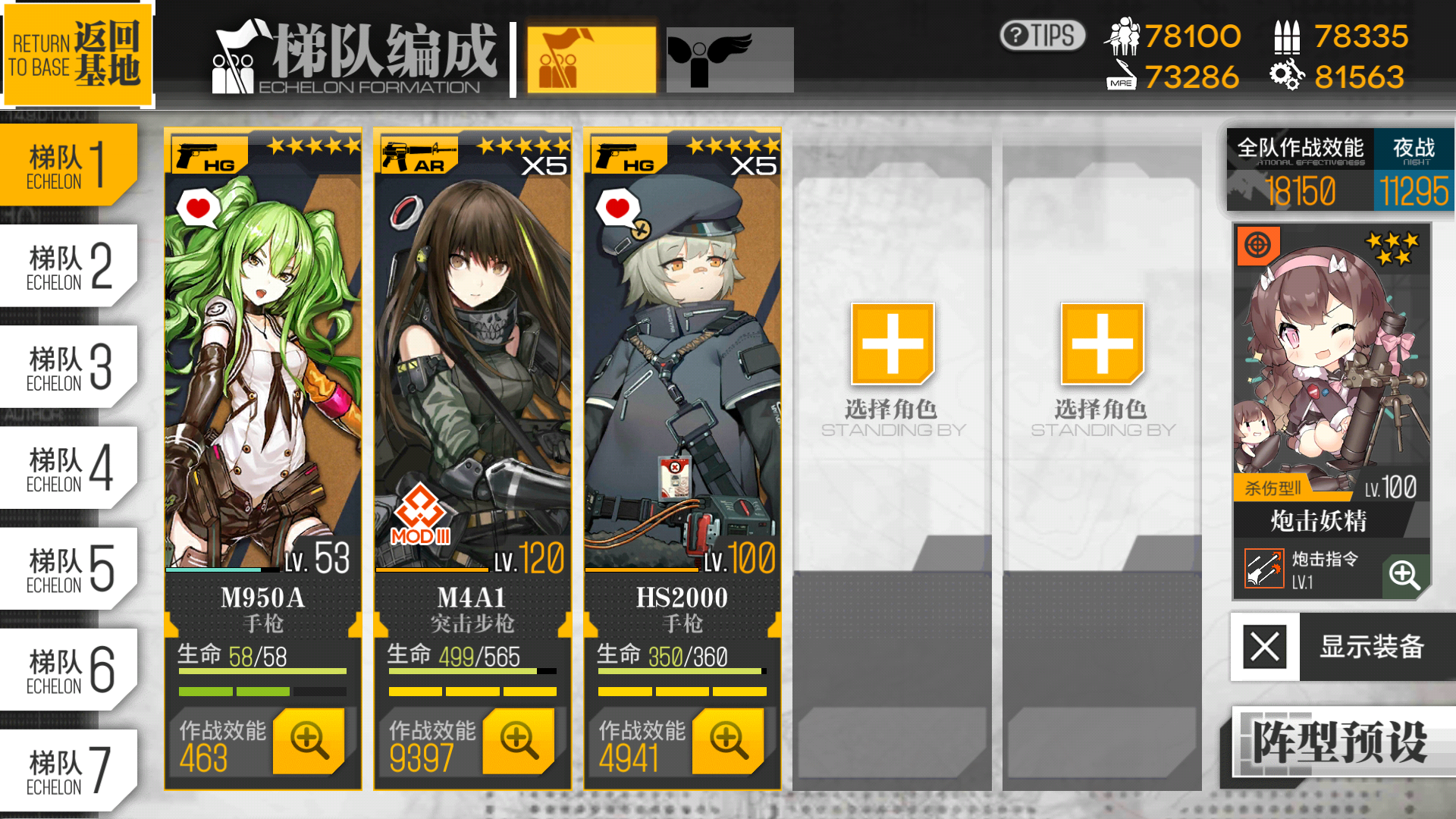Image resolution: width=1456 pixels, height=819 pixels.
Task: Toggle the night battle effectiveness display
Action: tap(1414, 171)
